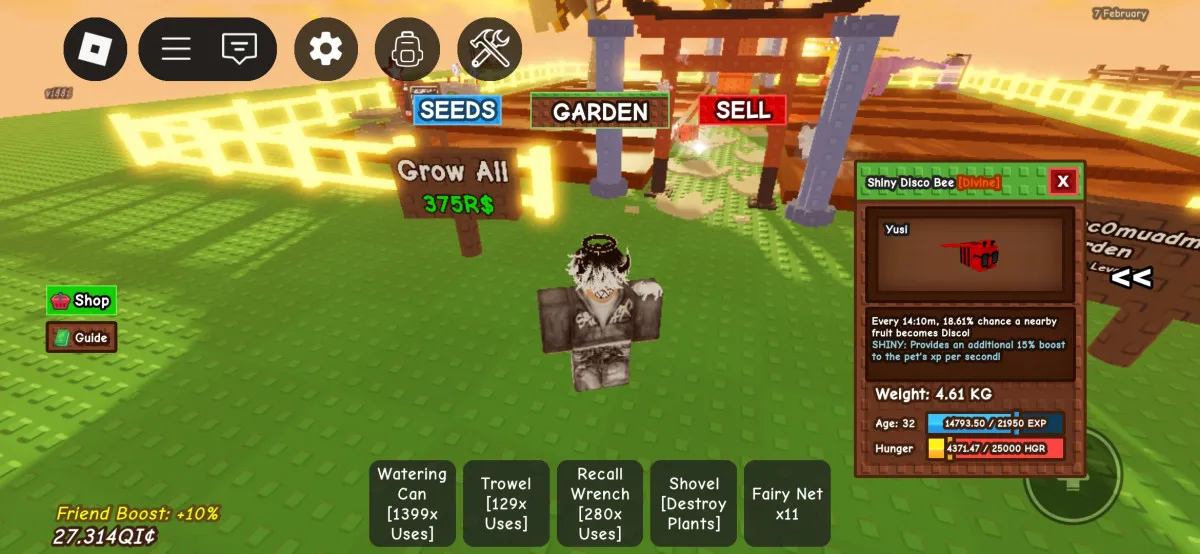Screen dimensions: 1200x554
Task: Close the Shiny Disco Bee panel
Action: (1063, 181)
